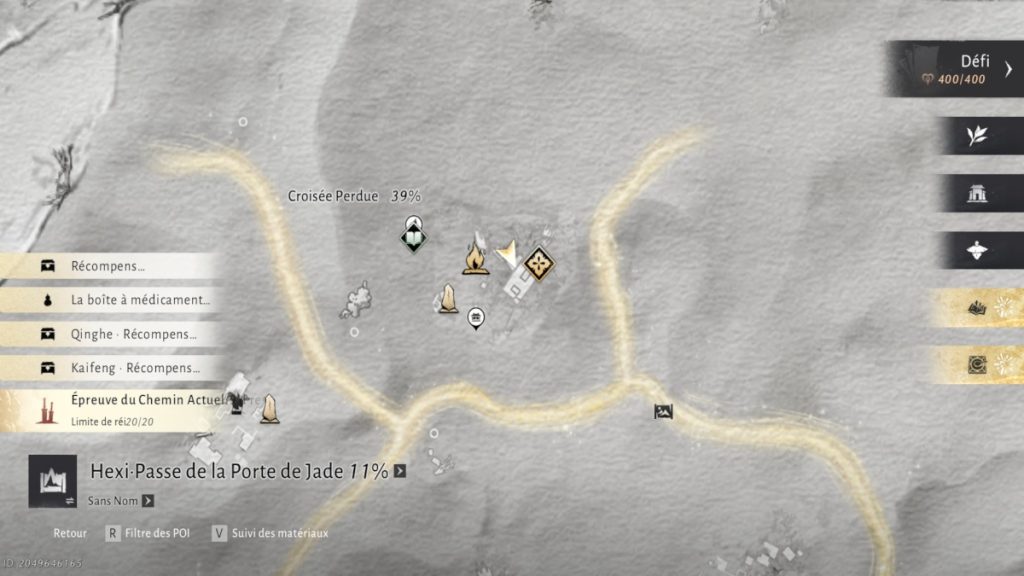The width and height of the screenshot is (1024, 576).
Task: Open the Défi challenge panel
Action: pyautogui.click(x=958, y=68)
